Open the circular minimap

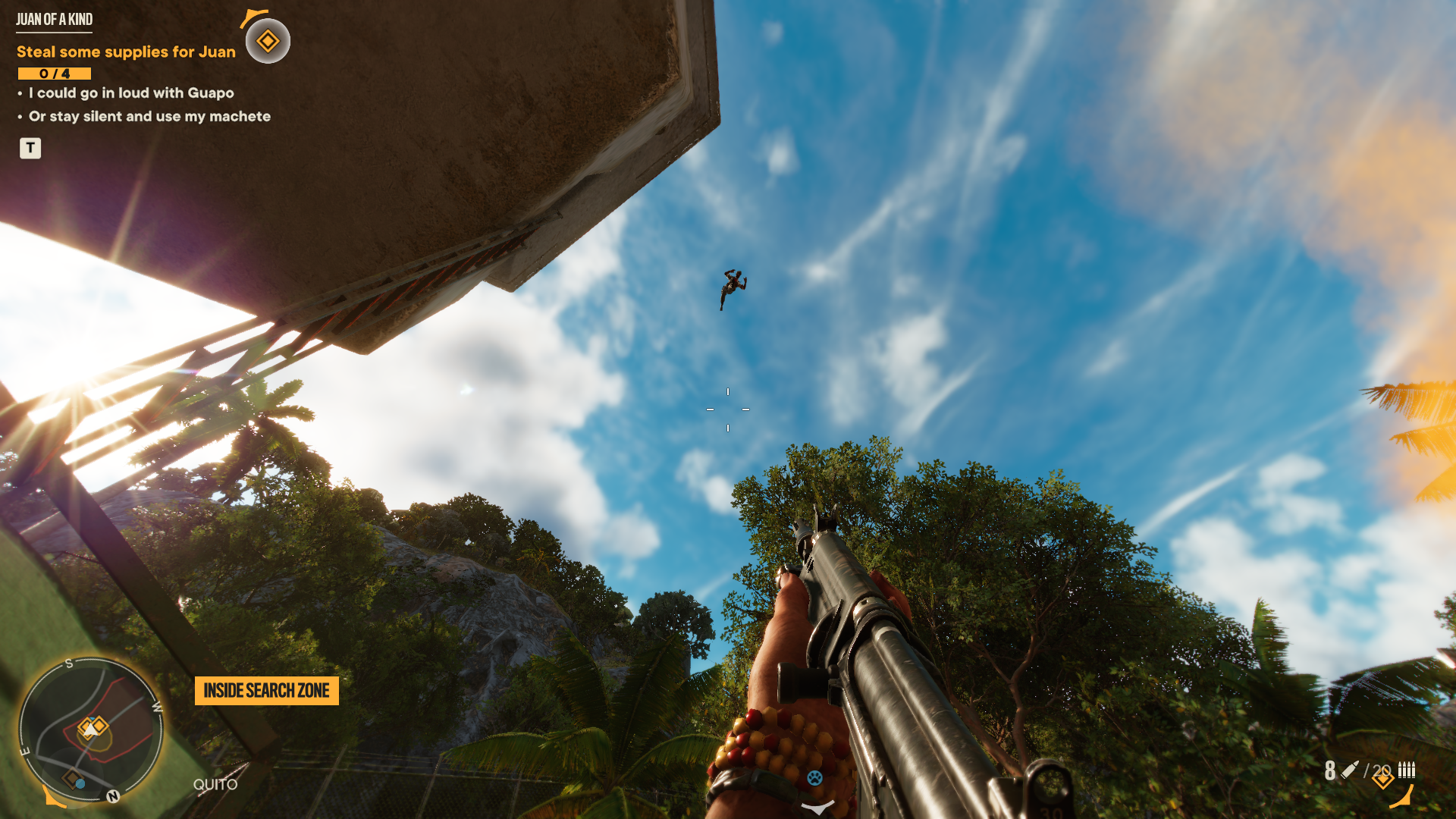click(90, 730)
